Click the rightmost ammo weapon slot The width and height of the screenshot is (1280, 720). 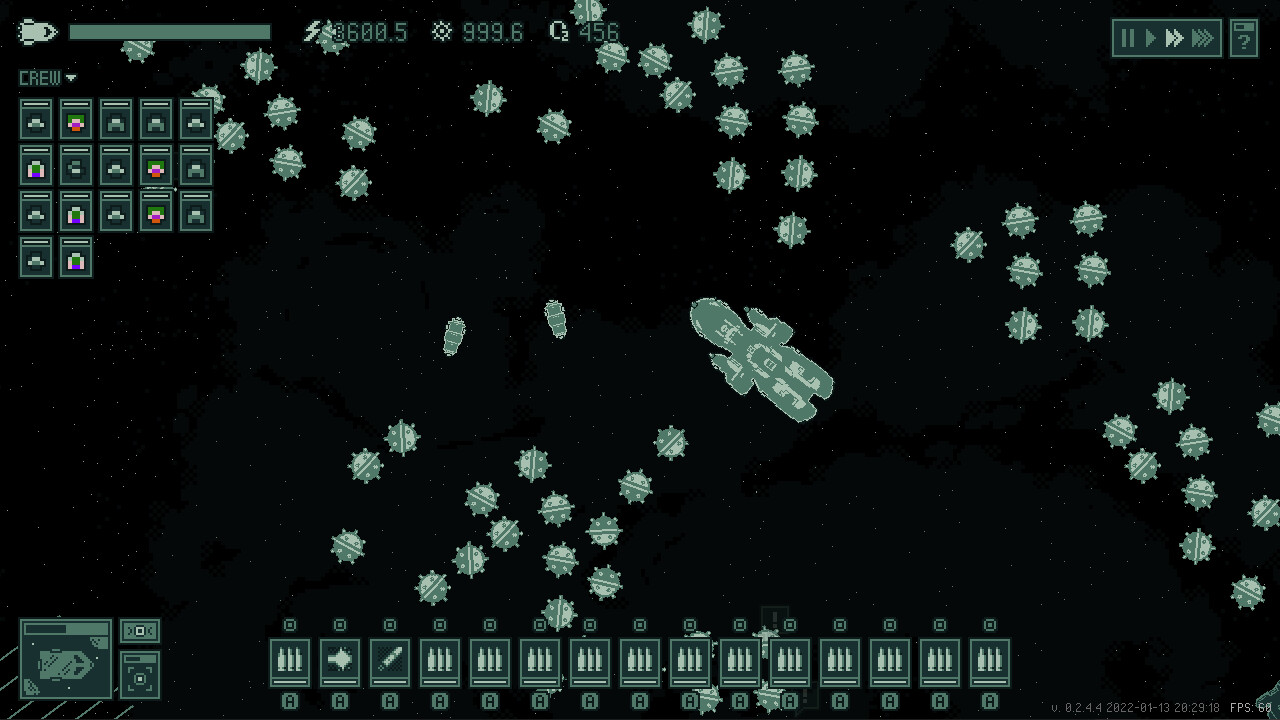pos(989,660)
